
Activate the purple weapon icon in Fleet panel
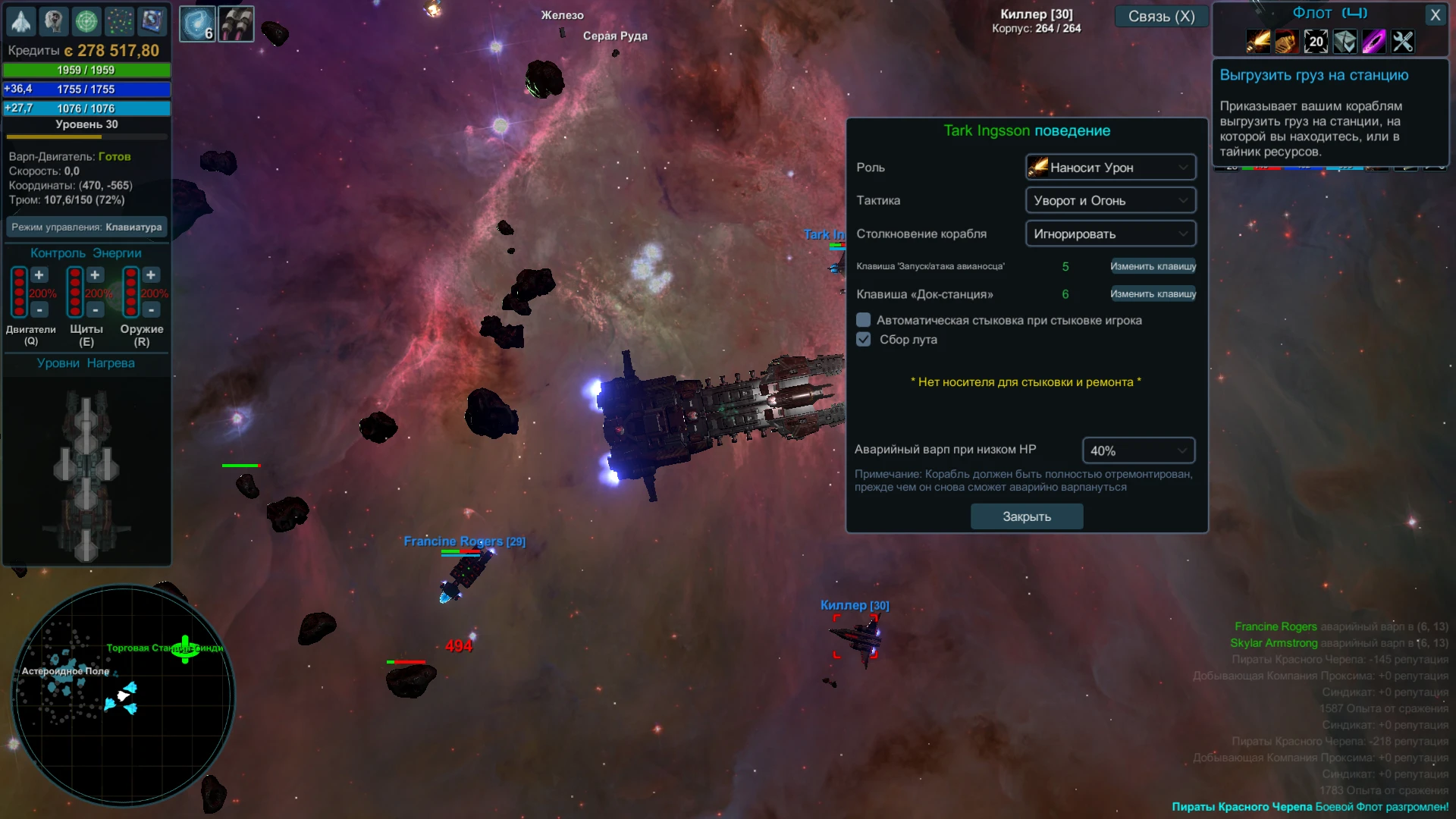click(x=1373, y=42)
